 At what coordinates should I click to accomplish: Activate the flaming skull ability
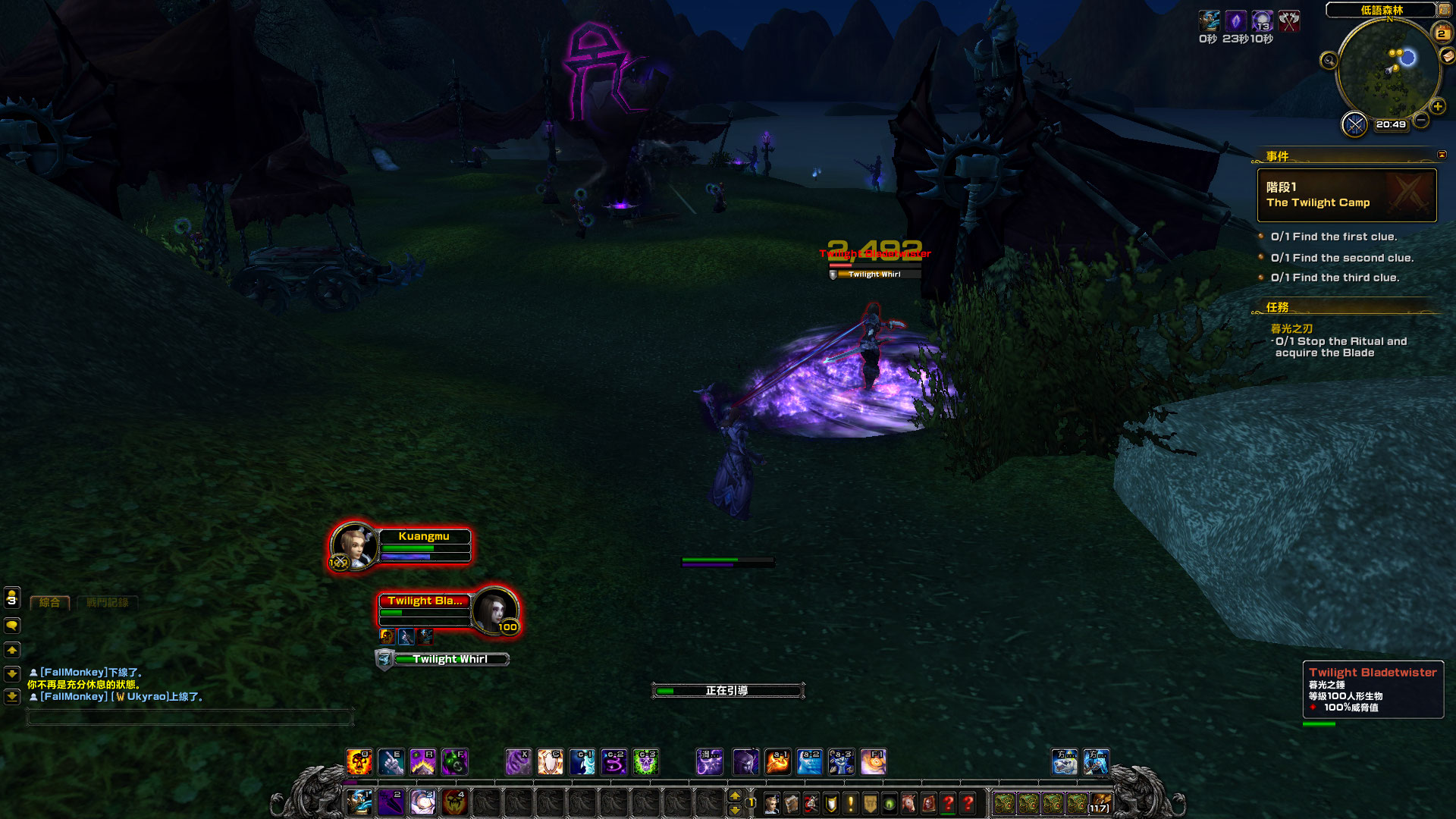(x=359, y=761)
